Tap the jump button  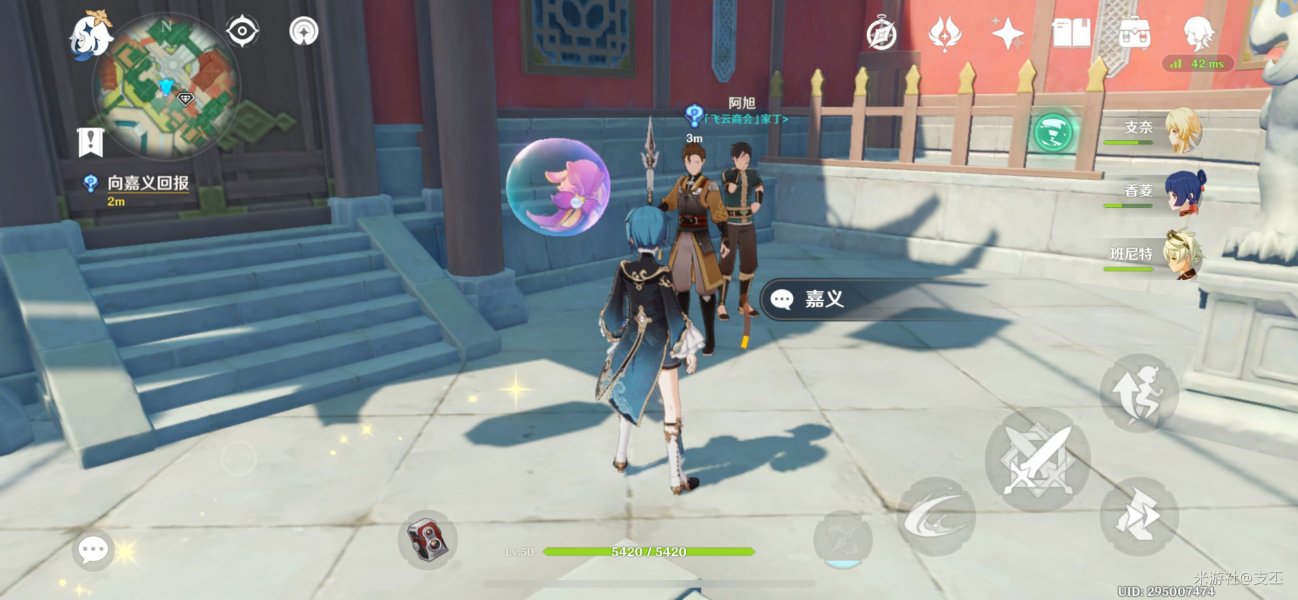[x=1139, y=392]
